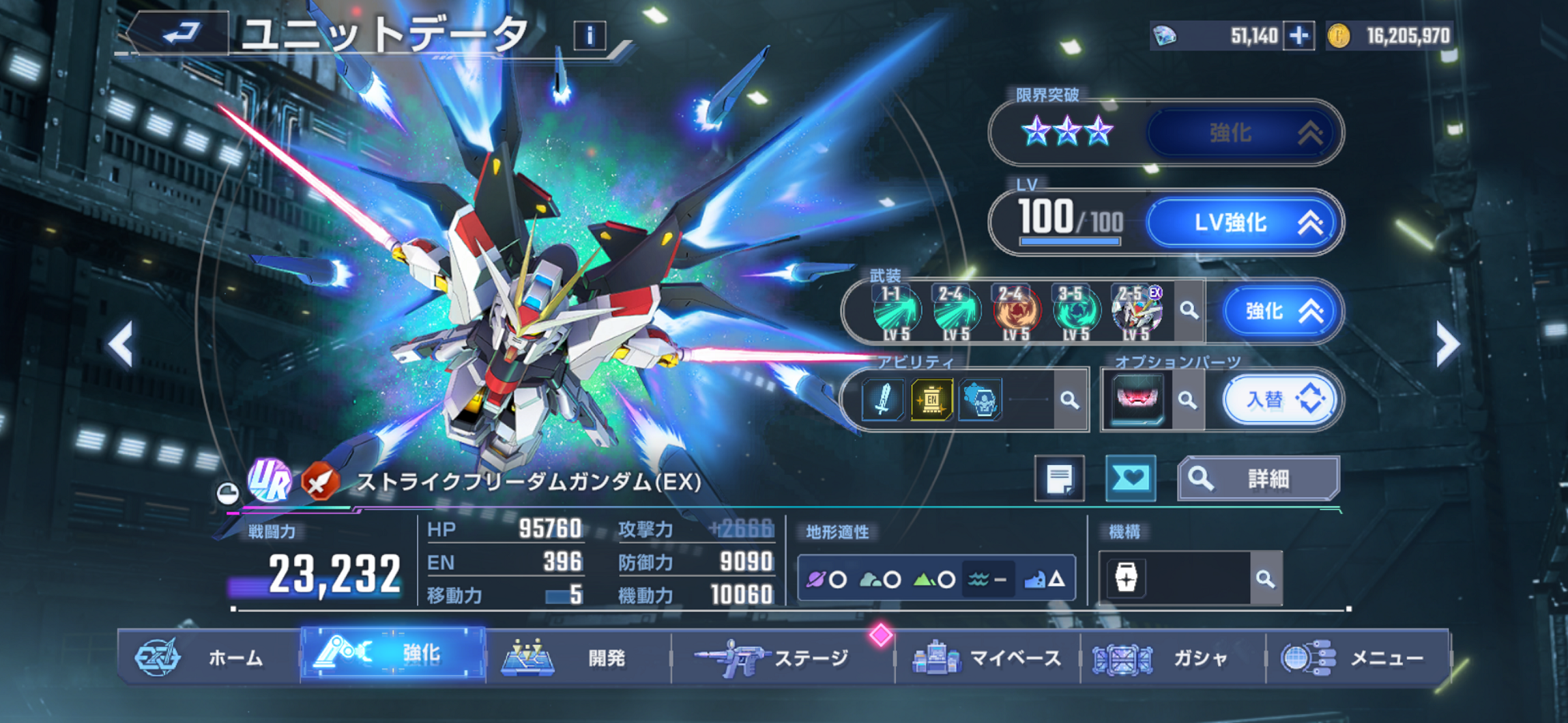Open the ガシャ gacha tab
The height and width of the screenshot is (723, 1568).
tap(1172, 658)
